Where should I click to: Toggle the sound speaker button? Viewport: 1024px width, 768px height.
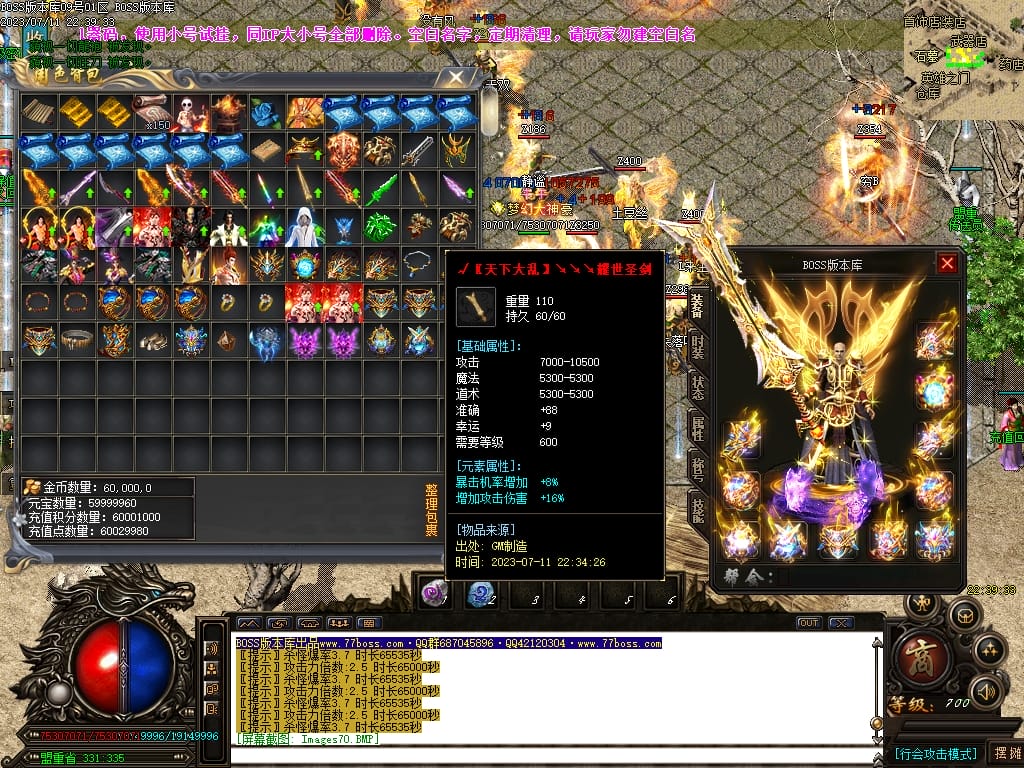(987, 690)
